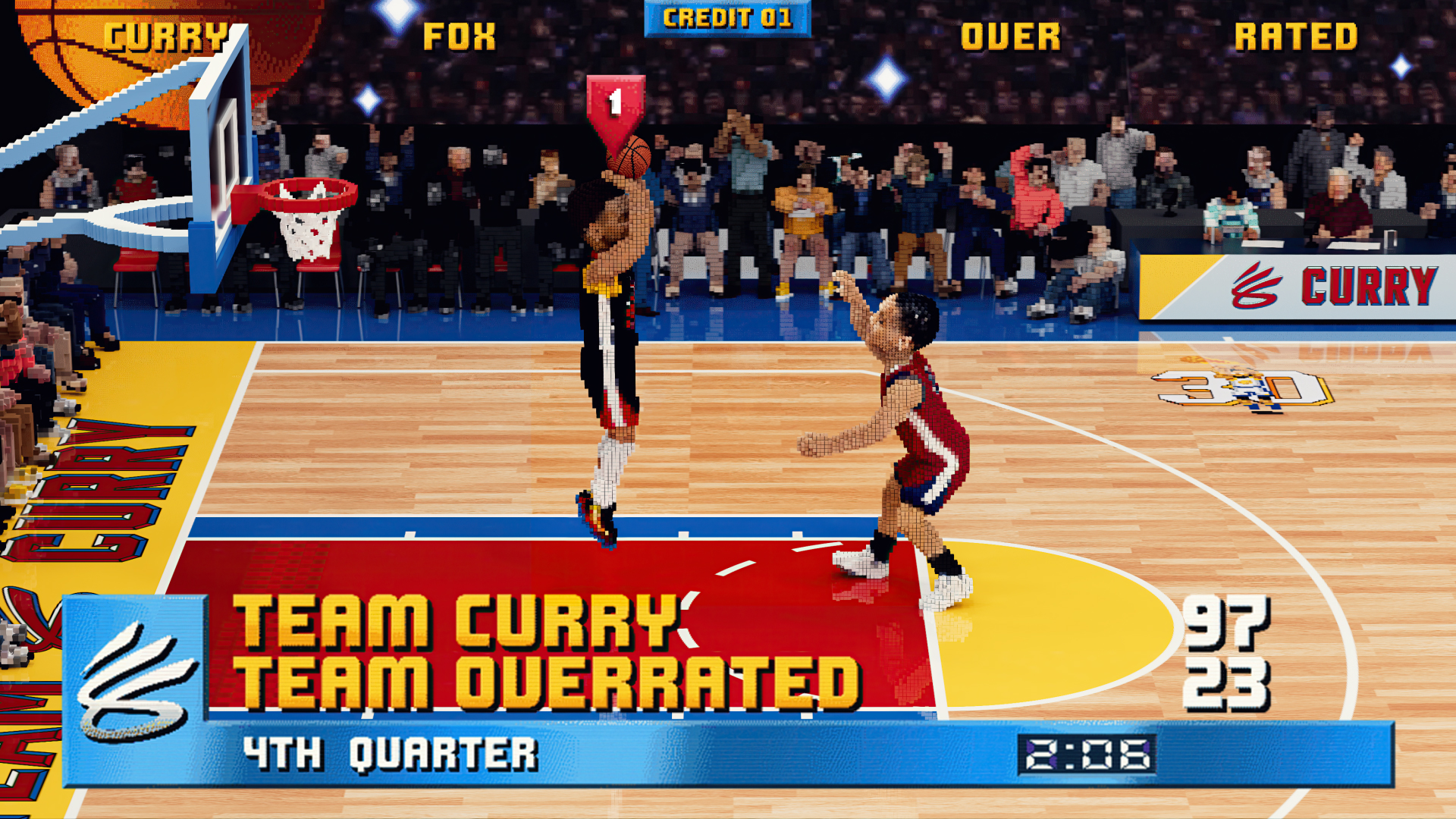Image resolution: width=1456 pixels, height=819 pixels.
Task: Select the basketball above the shooter
Action: [629, 155]
